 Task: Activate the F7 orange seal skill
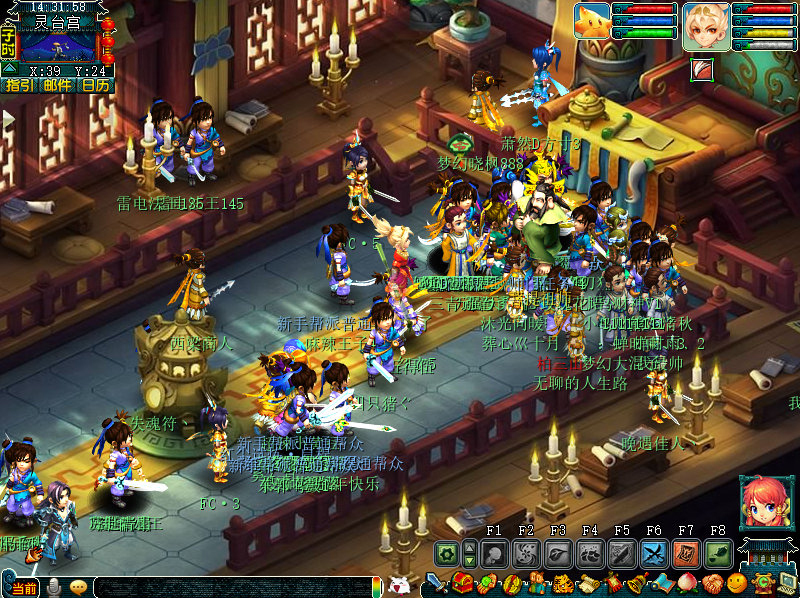pyautogui.click(x=686, y=554)
